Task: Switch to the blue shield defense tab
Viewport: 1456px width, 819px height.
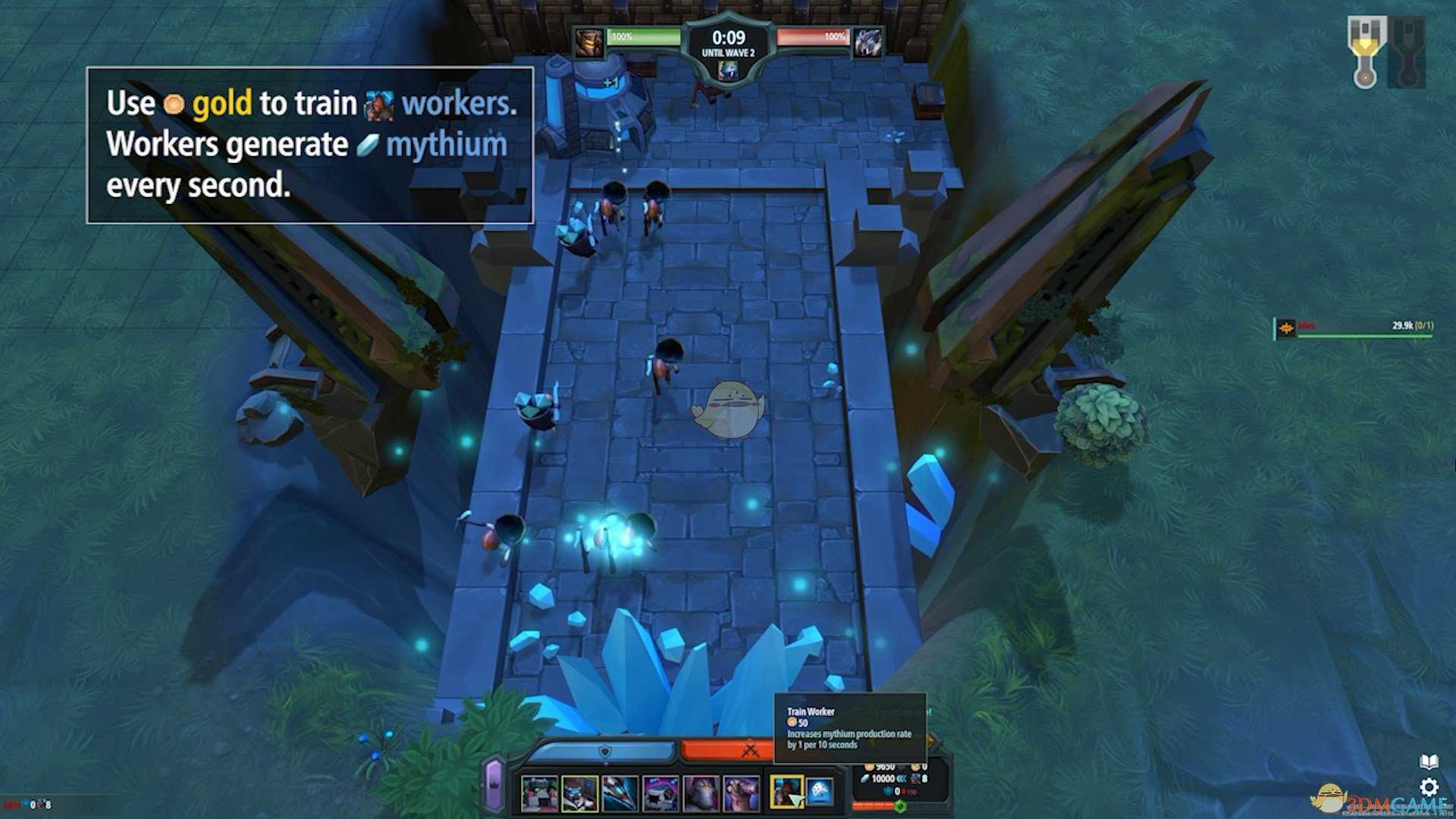Action: tap(604, 752)
